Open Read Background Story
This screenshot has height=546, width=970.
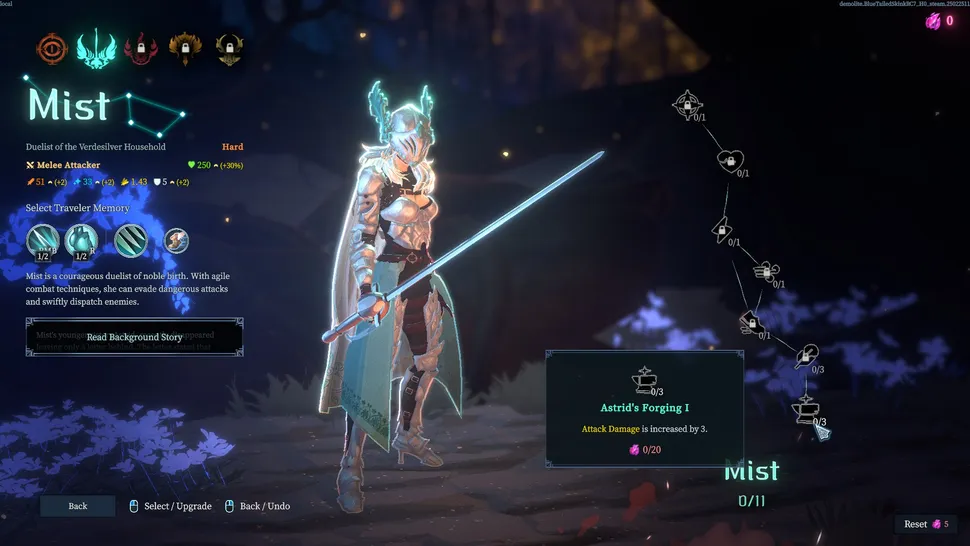[x=134, y=337]
